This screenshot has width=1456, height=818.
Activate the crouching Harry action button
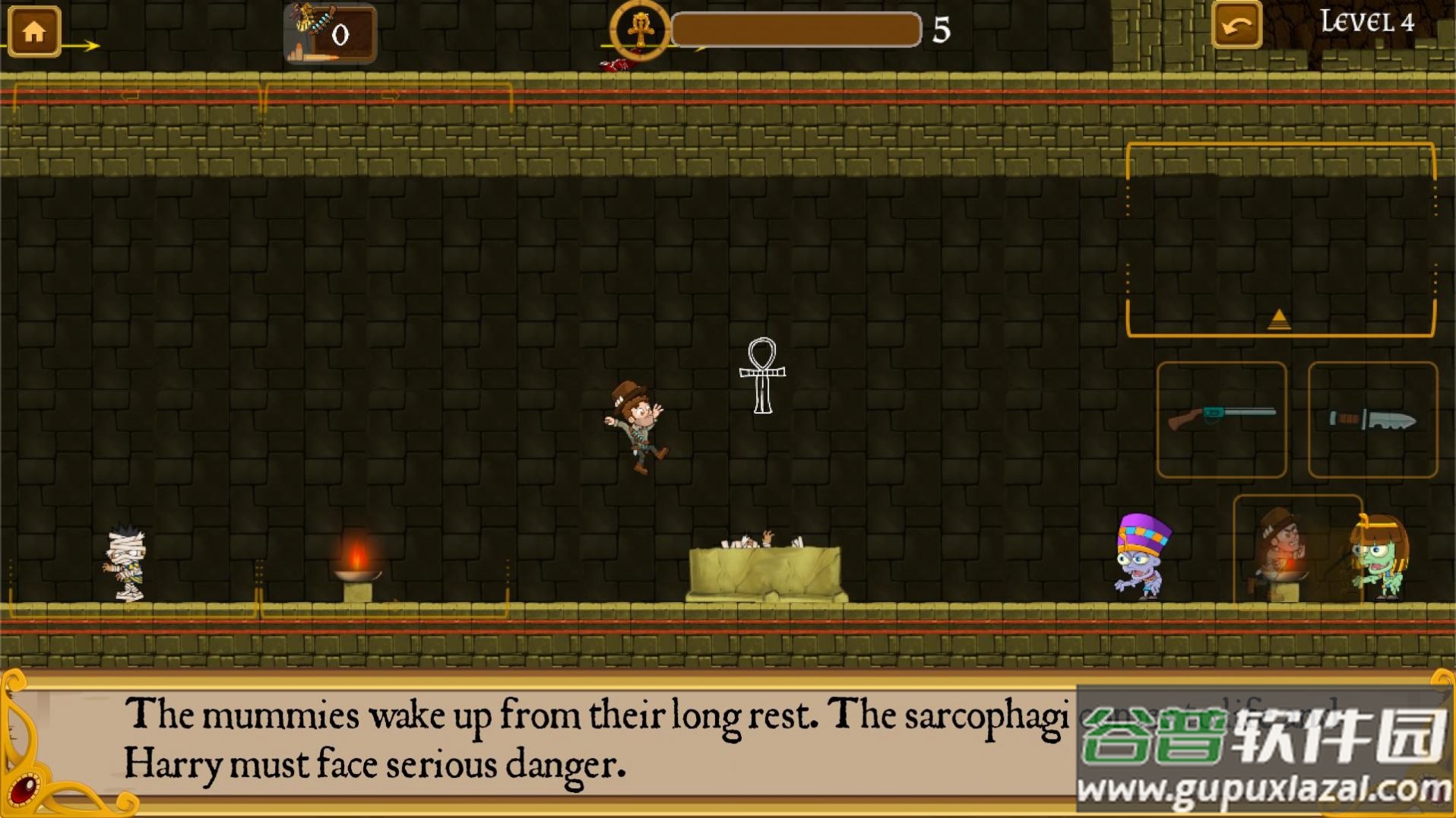(x=1295, y=549)
